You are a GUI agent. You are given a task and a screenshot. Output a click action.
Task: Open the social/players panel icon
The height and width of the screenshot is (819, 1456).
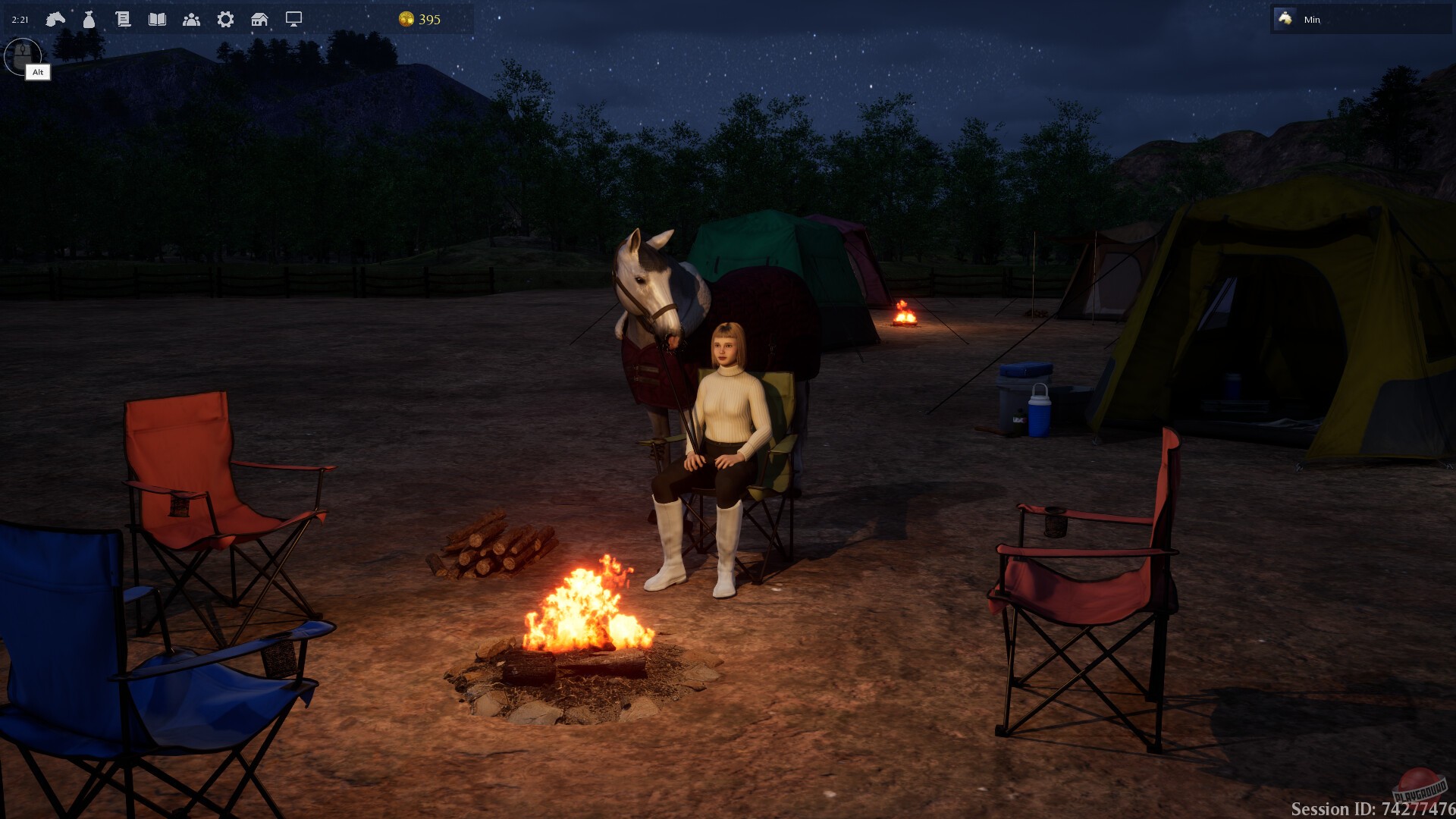coord(193,19)
